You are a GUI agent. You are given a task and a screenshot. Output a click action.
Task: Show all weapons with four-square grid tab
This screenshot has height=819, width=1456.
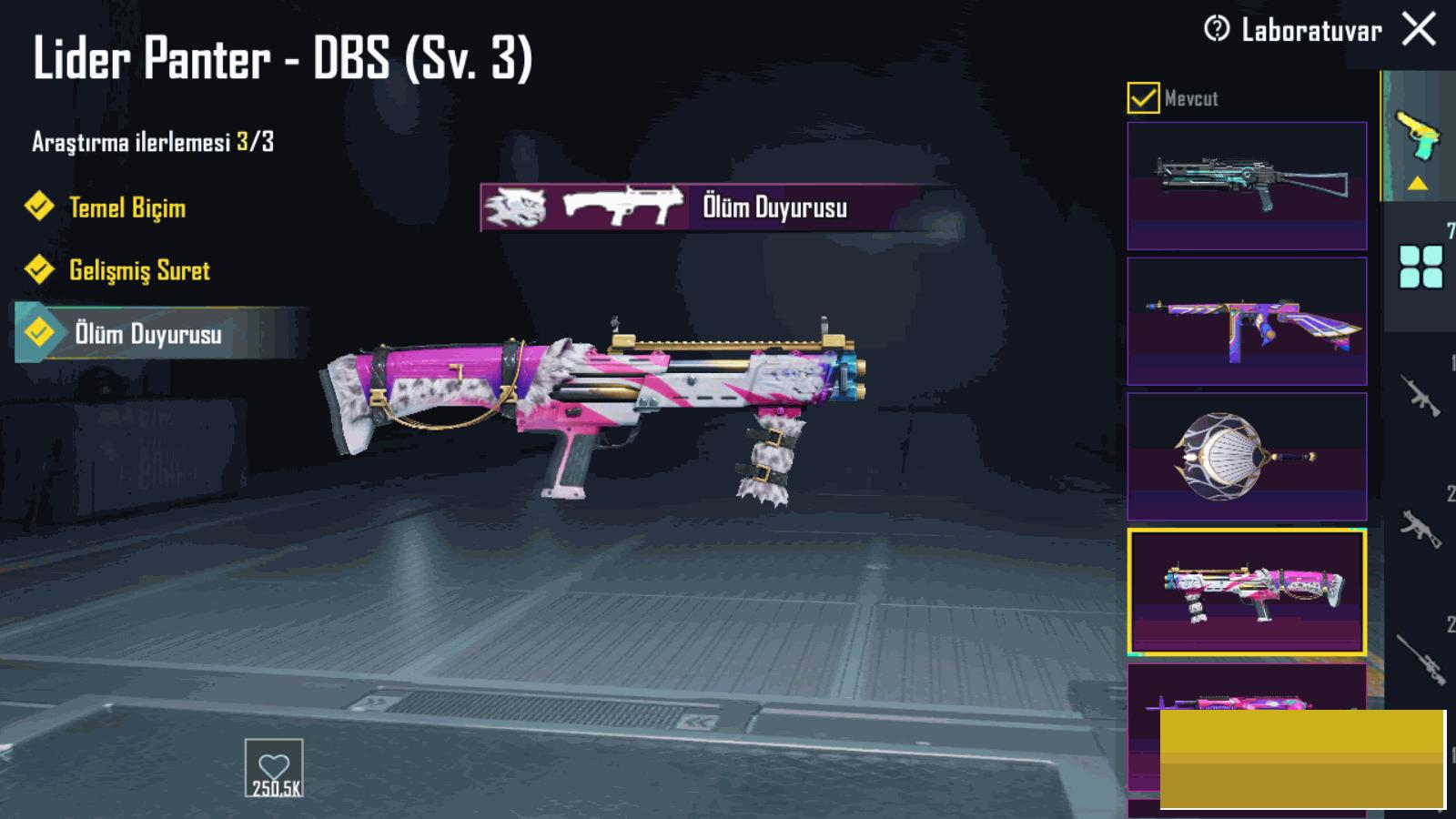[x=1421, y=267]
